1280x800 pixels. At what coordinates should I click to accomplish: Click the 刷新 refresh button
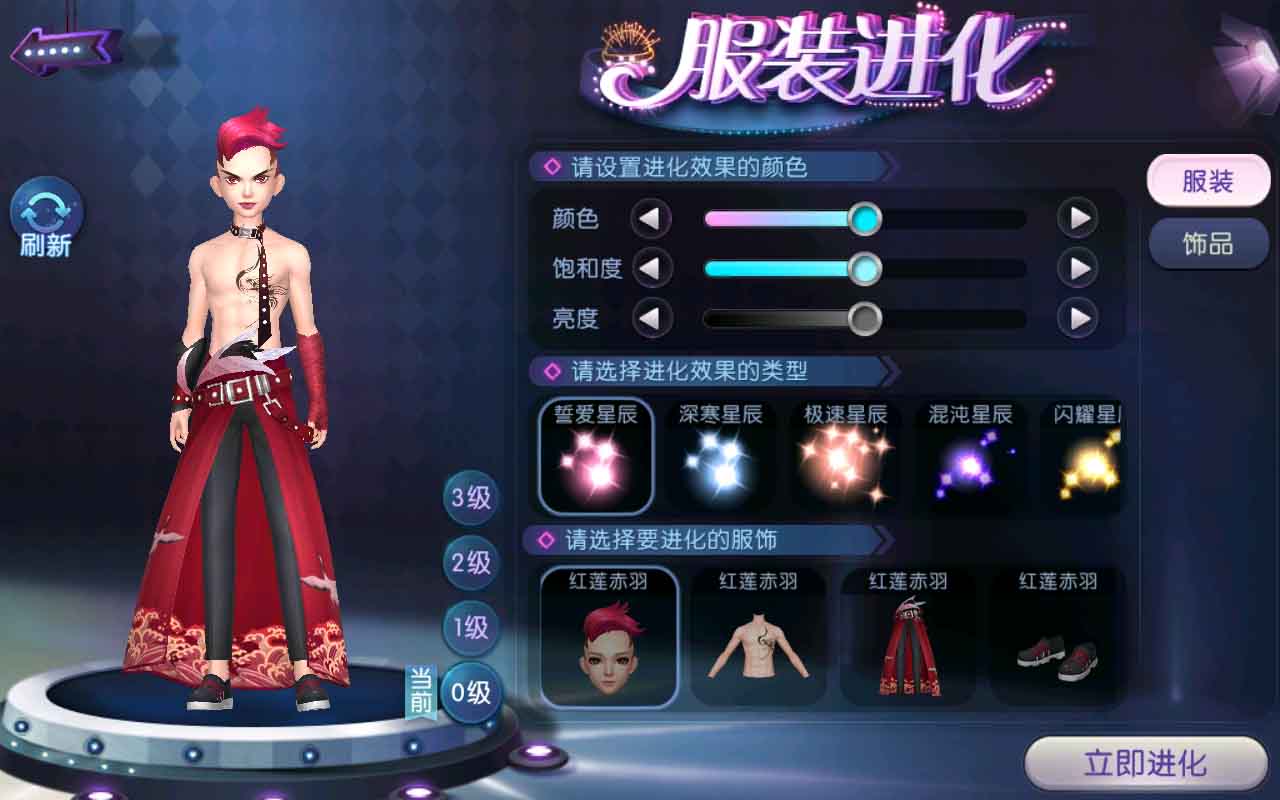tap(46, 220)
